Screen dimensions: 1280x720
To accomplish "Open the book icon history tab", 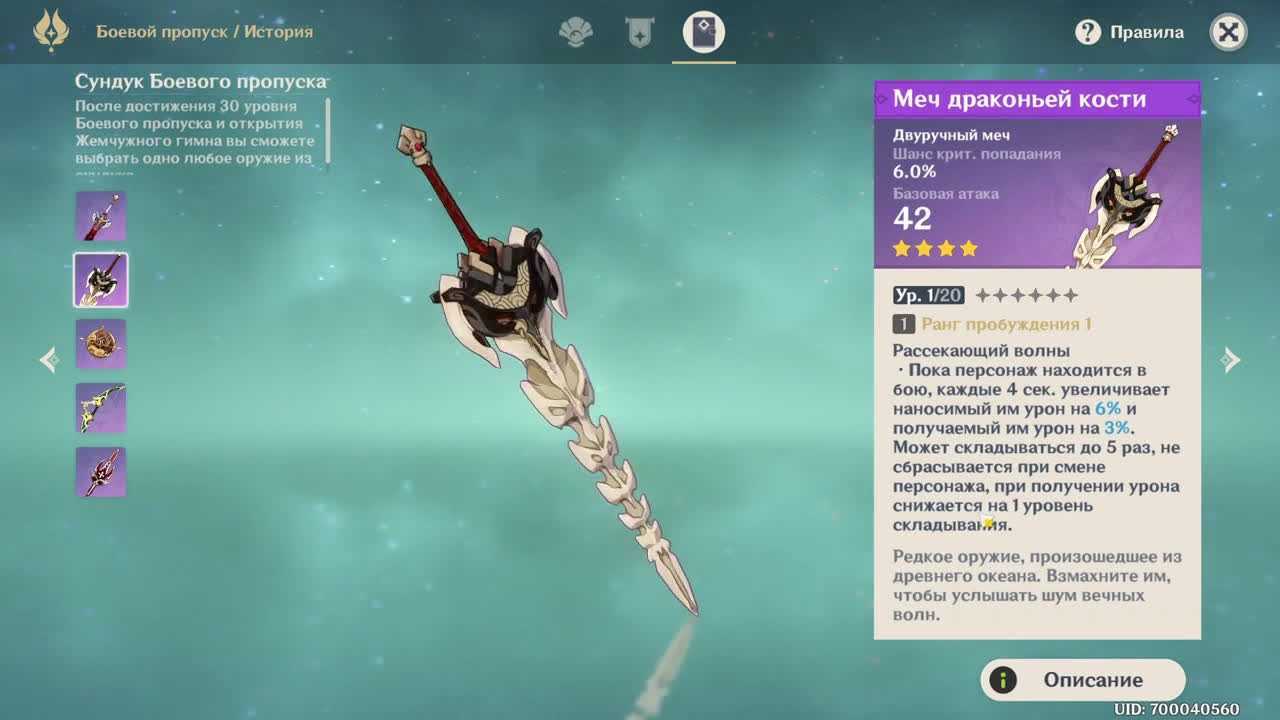I will point(703,33).
